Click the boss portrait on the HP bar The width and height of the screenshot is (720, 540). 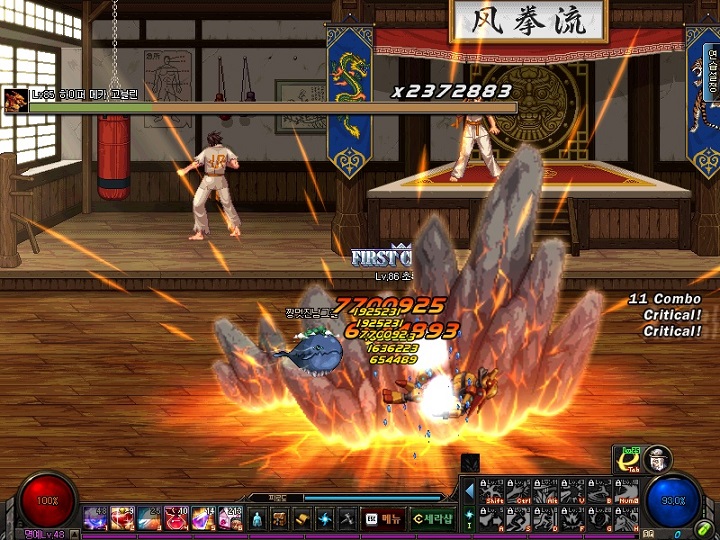click(x=15, y=99)
